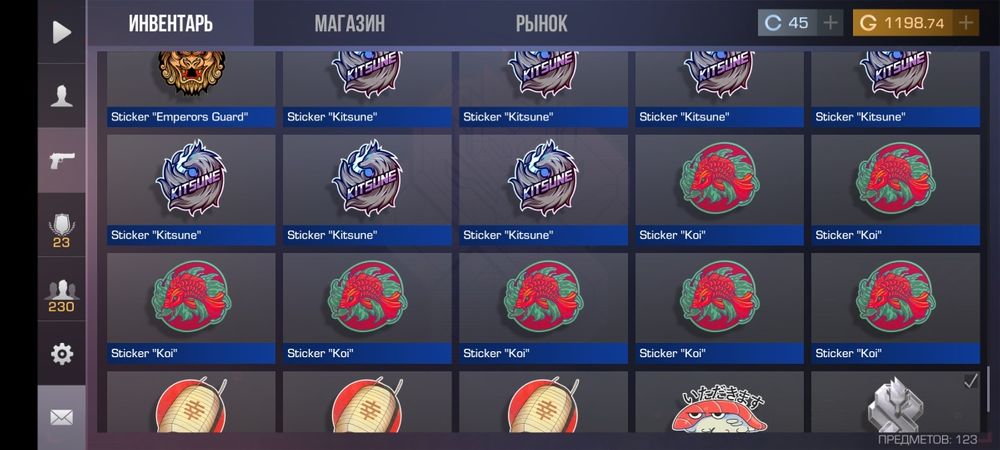Viewport: 1000px width, 450px height.
Task: Add more silver currency with plus
Action: pos(831,23)
